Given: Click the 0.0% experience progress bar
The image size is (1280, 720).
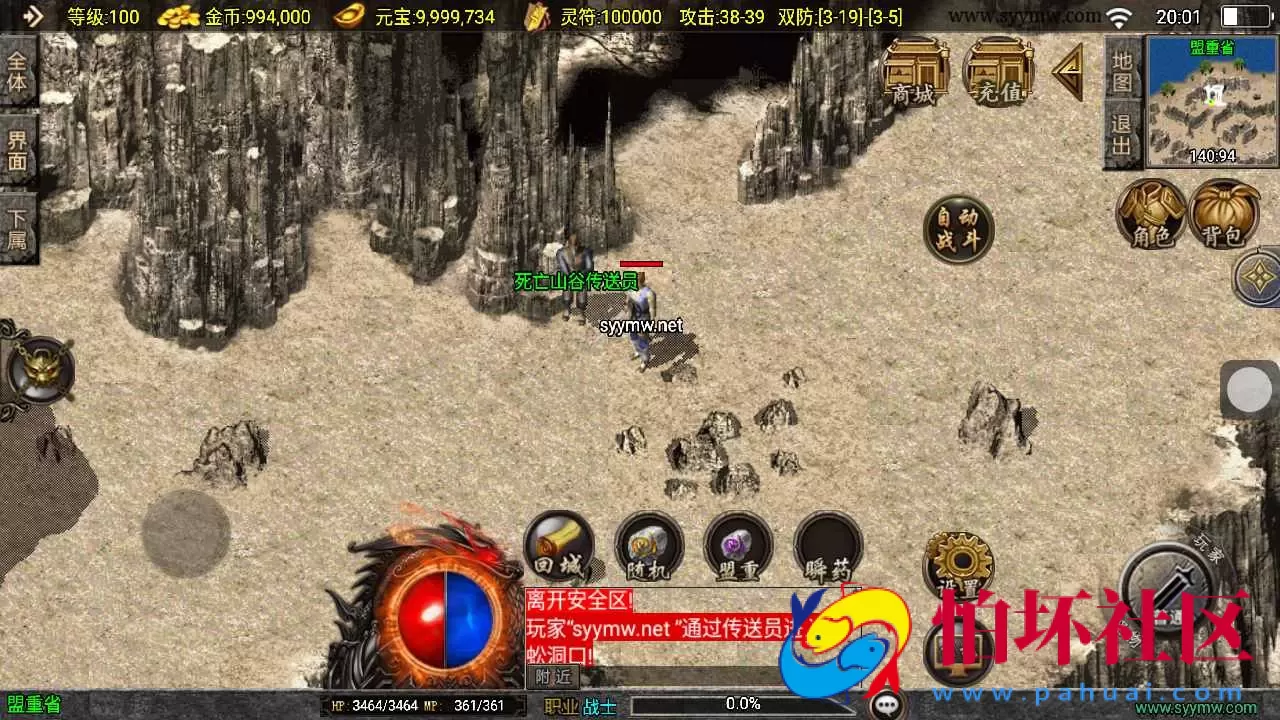Looking at the screenshot, I should pos(740,703).
